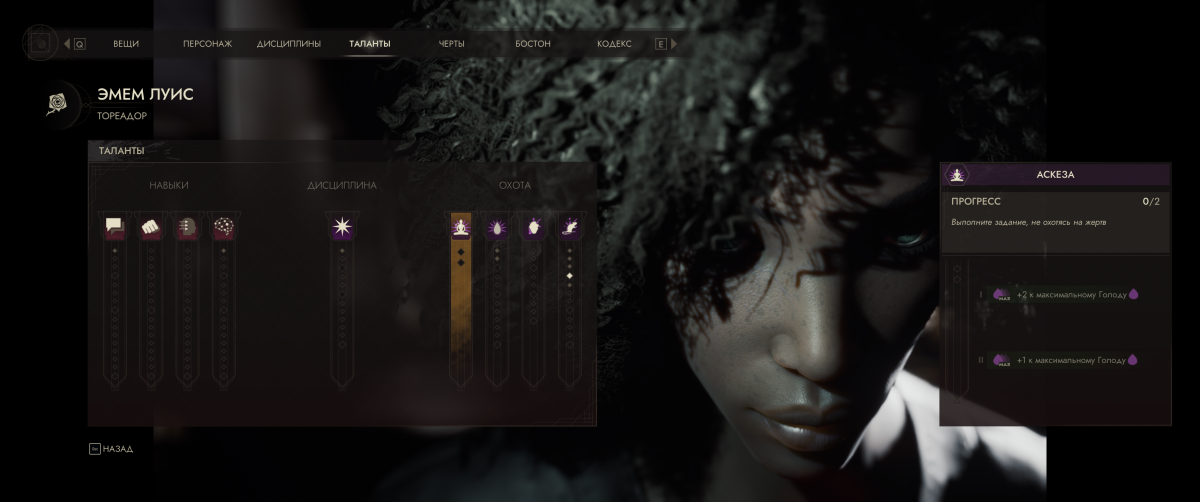1200x502 pixels.
Task: Select the head profile skill talent
Action: (x=186, y=227)
